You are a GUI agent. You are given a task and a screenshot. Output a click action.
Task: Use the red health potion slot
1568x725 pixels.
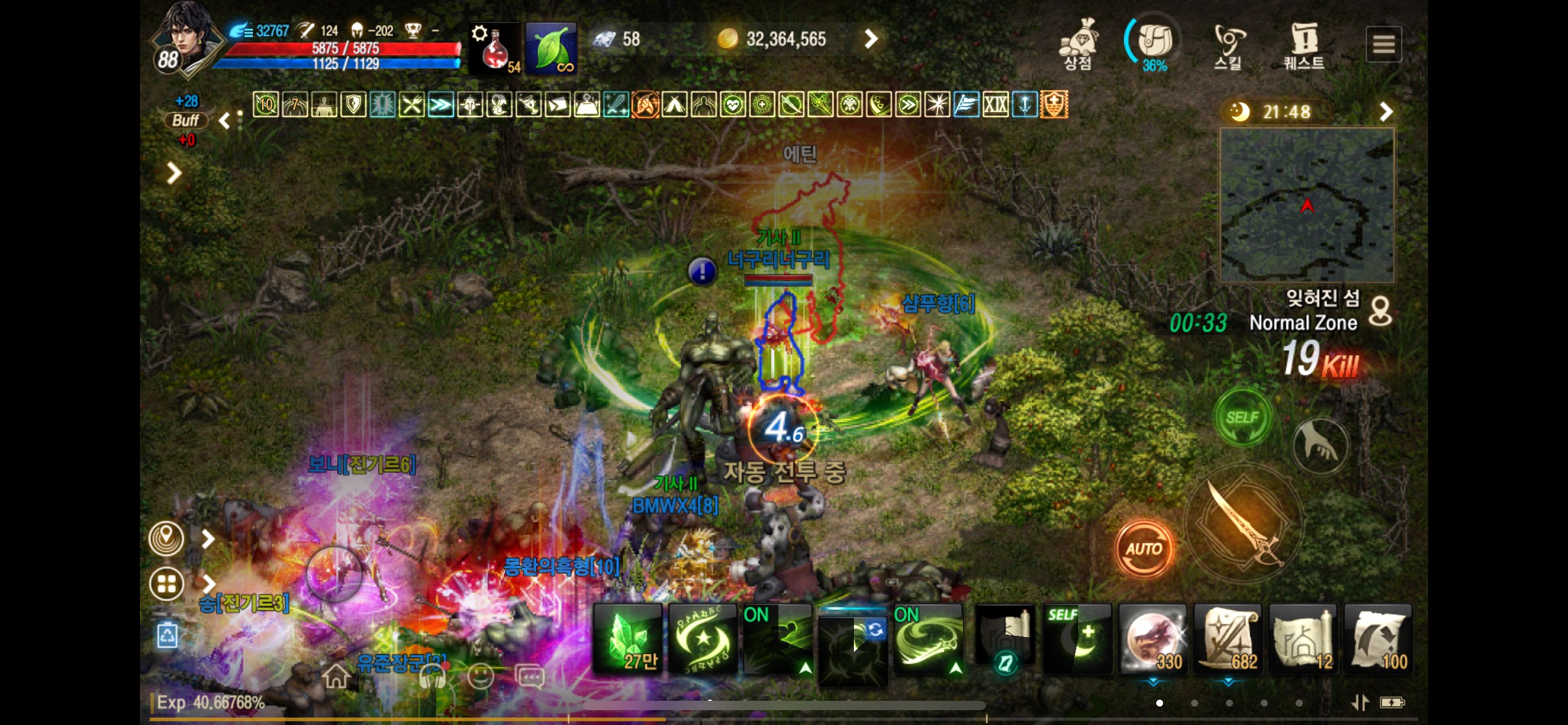pos(494,48)
